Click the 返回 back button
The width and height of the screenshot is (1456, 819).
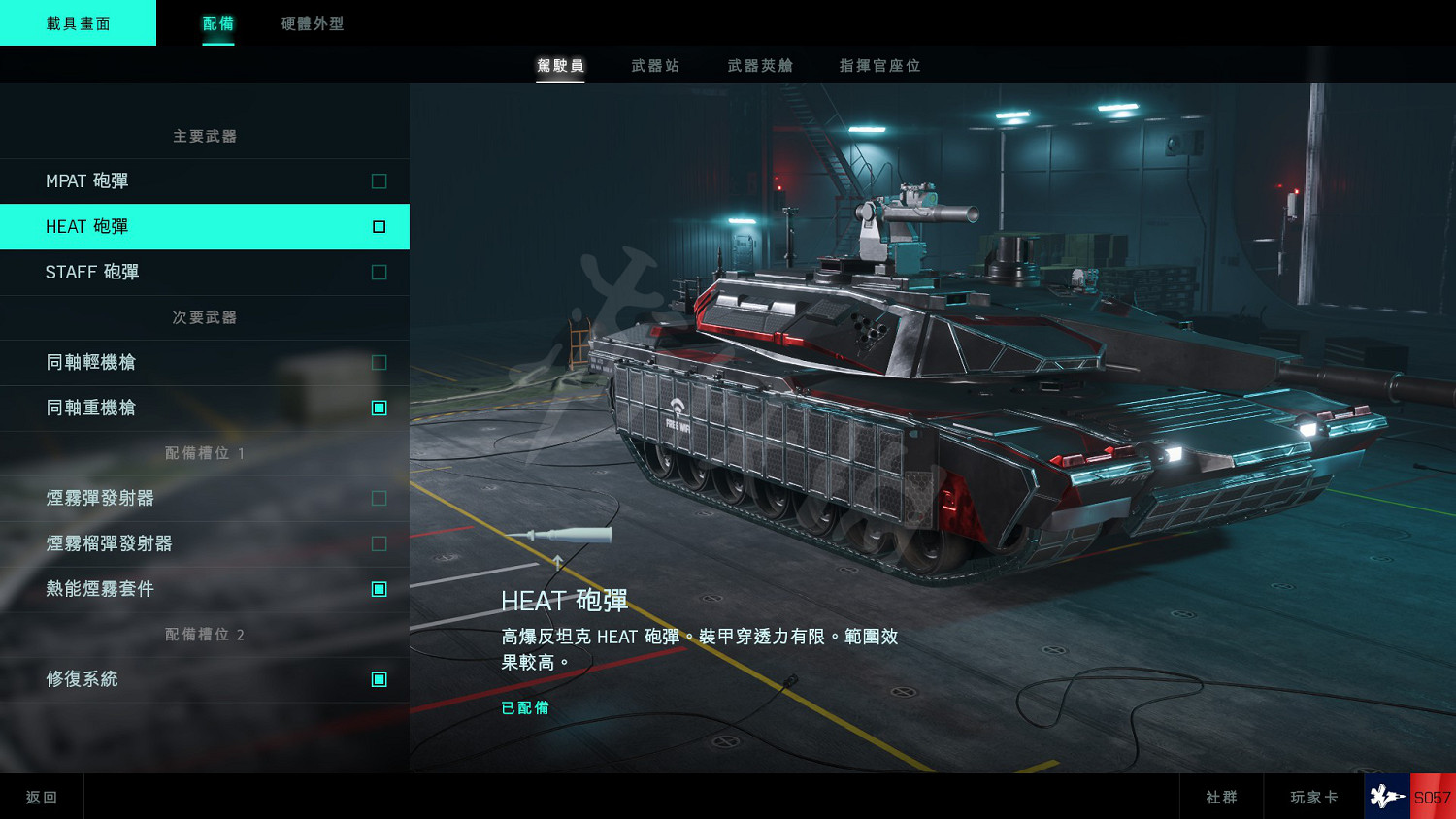tap(42, 796)
